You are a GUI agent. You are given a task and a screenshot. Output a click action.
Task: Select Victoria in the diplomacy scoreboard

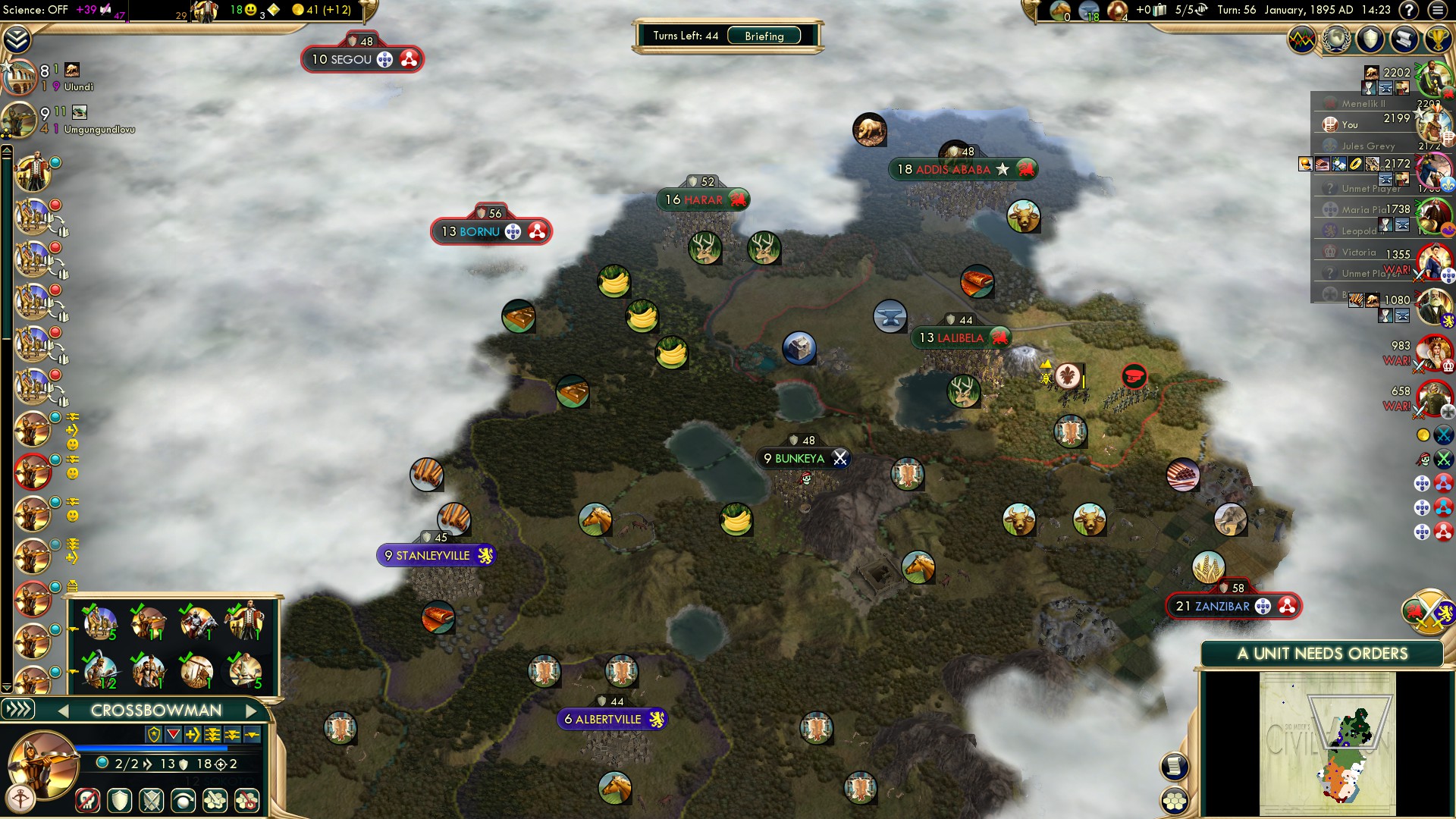point(1354,252)
